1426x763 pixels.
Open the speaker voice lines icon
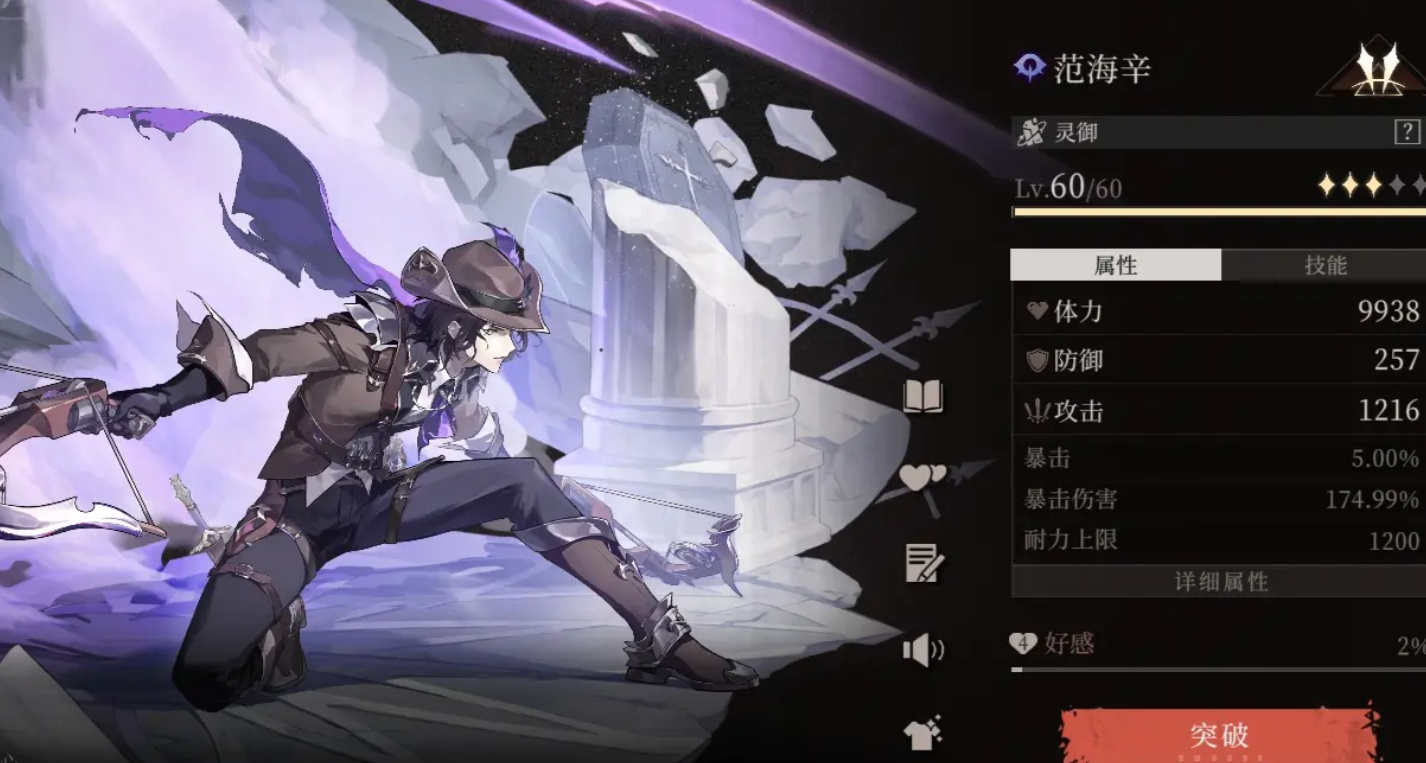tap(923, 651)
